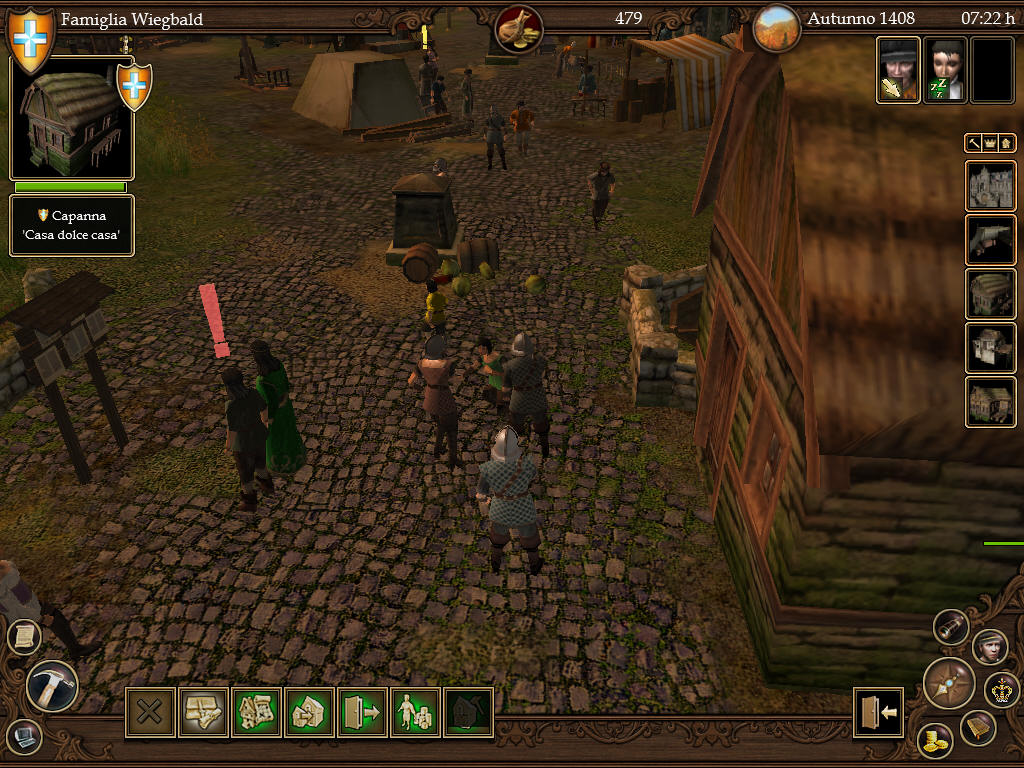Screen dimensions: 1024x768
Task: Open the parchment scroll icon
Action: (x=23, y=637)
